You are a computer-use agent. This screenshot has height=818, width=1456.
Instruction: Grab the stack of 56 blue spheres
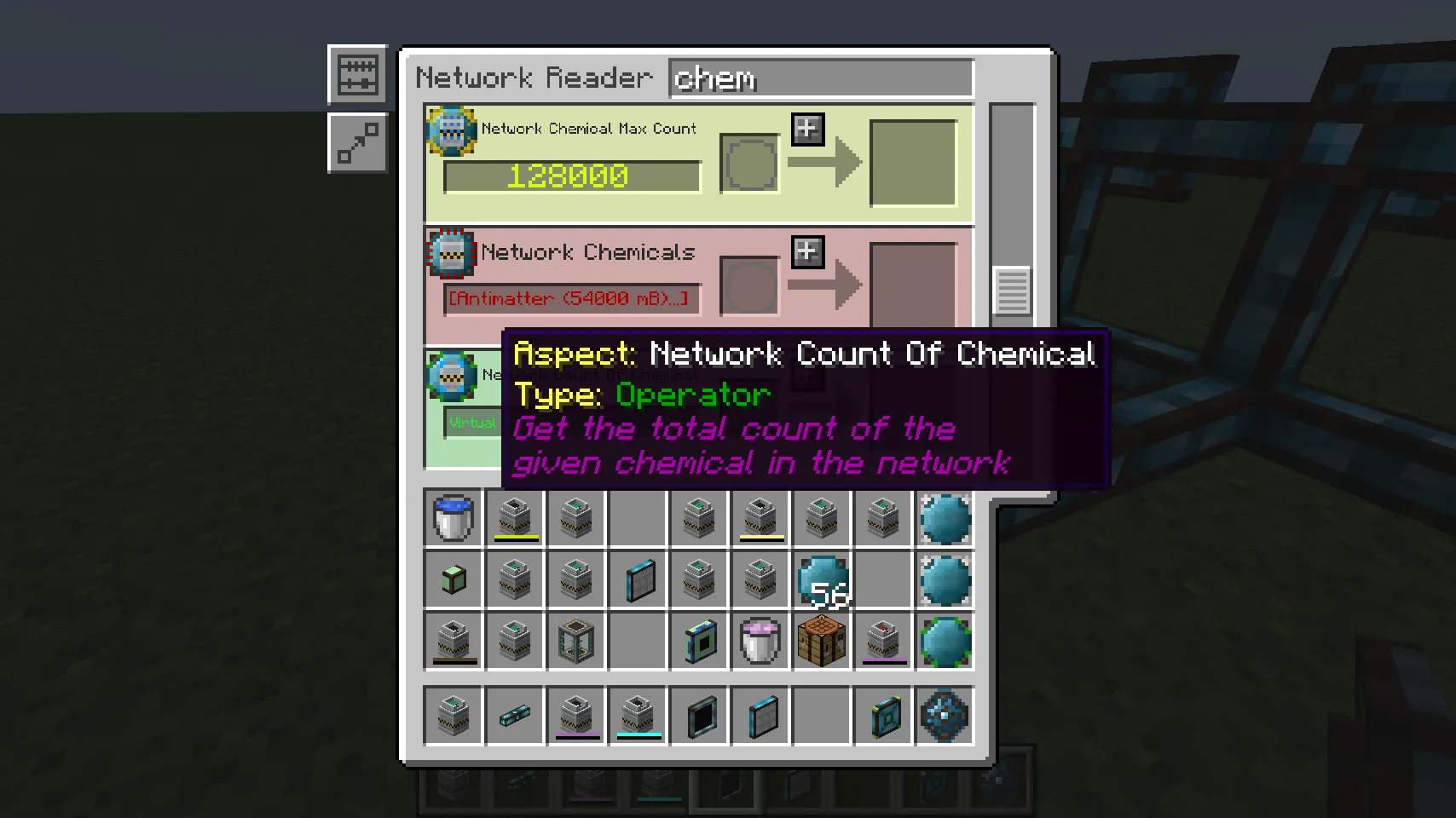pyautogui.click(x=821, y=580)
